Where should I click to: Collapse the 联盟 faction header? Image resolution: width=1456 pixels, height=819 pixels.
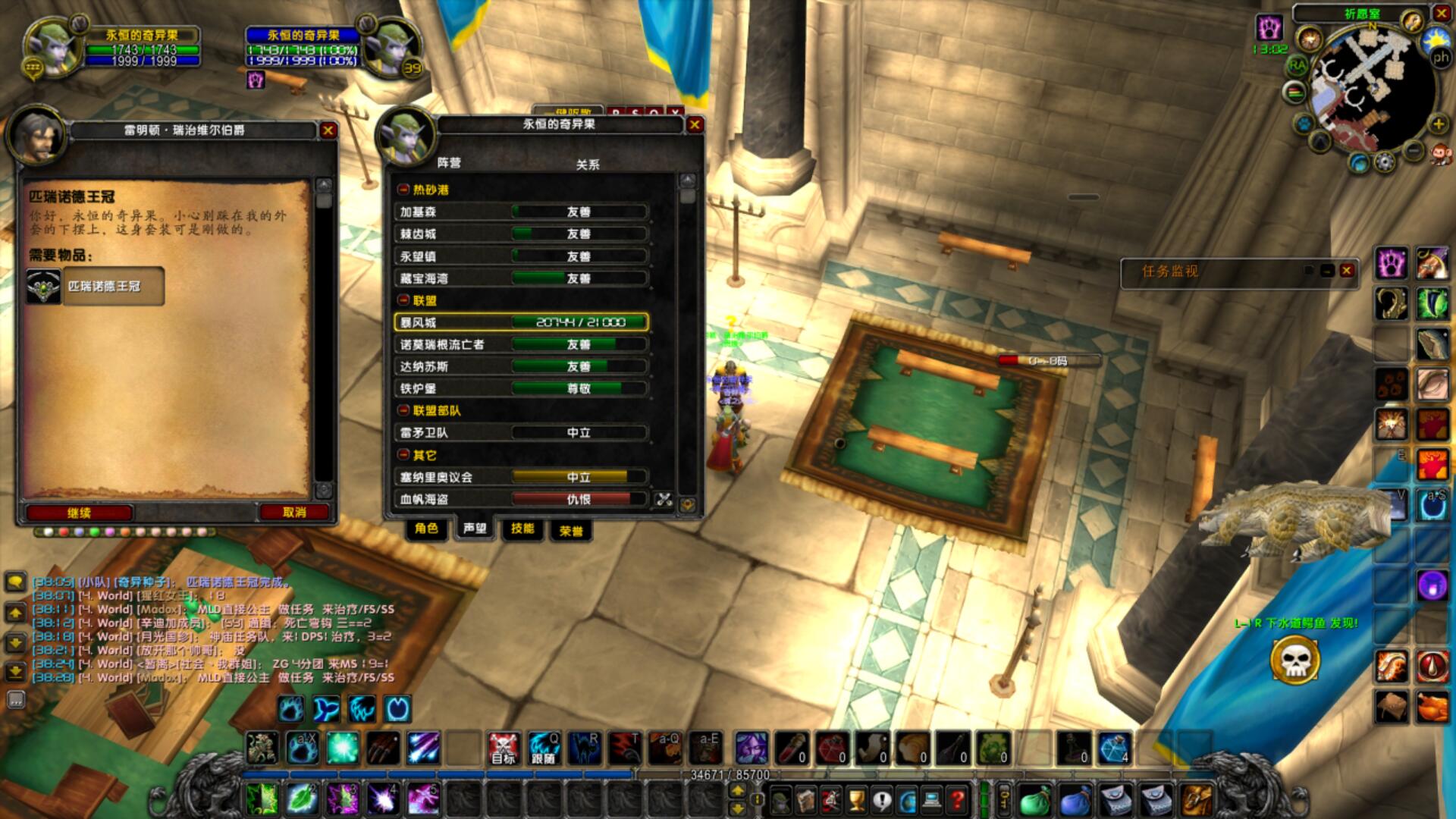tap(404, 300)
